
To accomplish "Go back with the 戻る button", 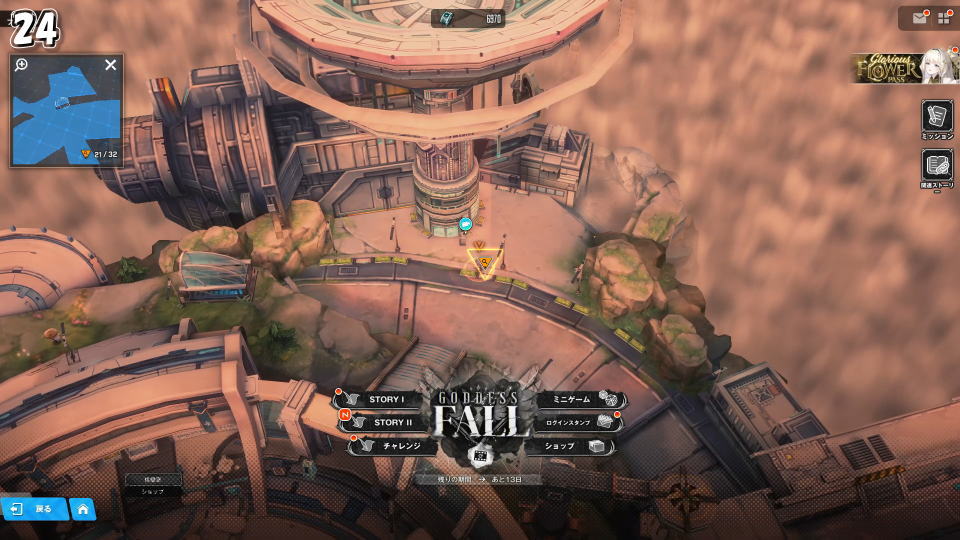I will click(x=34, y=509).
